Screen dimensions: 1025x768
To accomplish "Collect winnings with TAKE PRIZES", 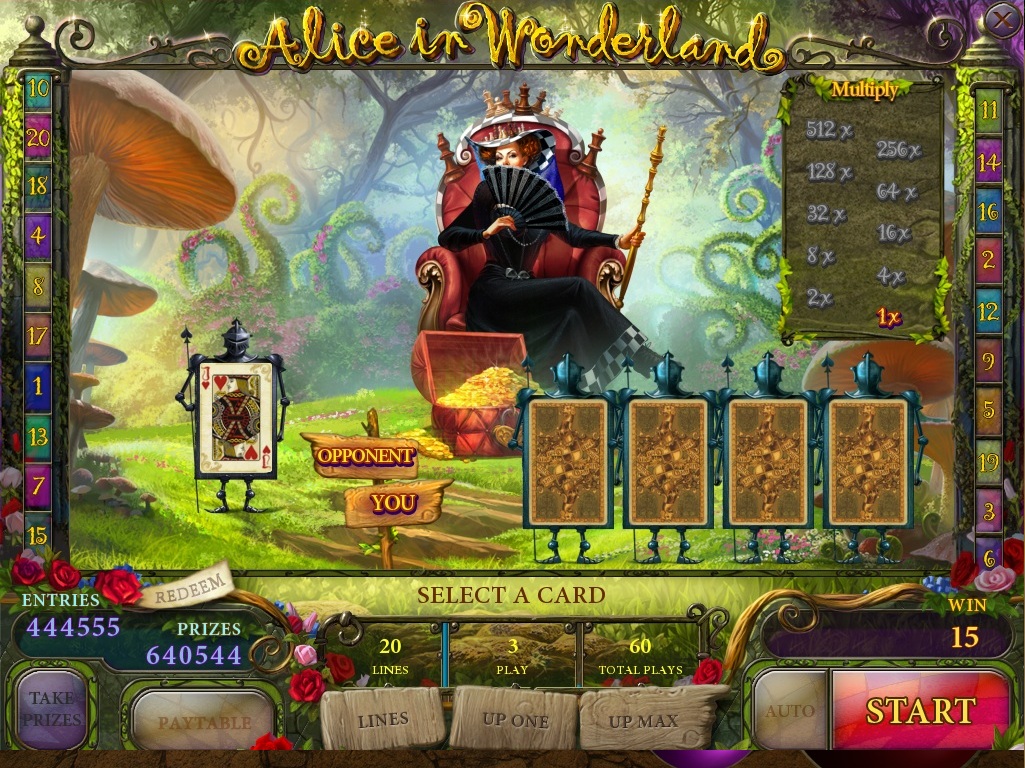I will [52, 708].
